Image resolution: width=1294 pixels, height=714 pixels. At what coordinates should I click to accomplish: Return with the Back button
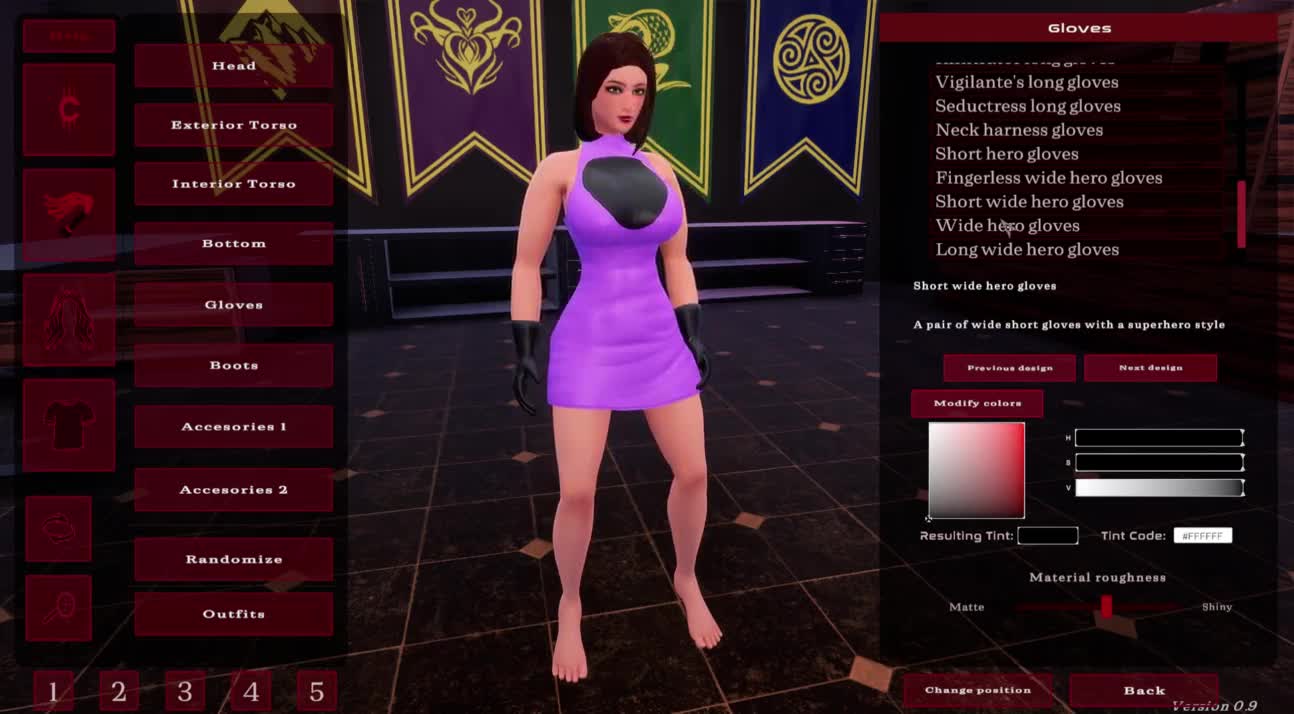(1143, 690)
